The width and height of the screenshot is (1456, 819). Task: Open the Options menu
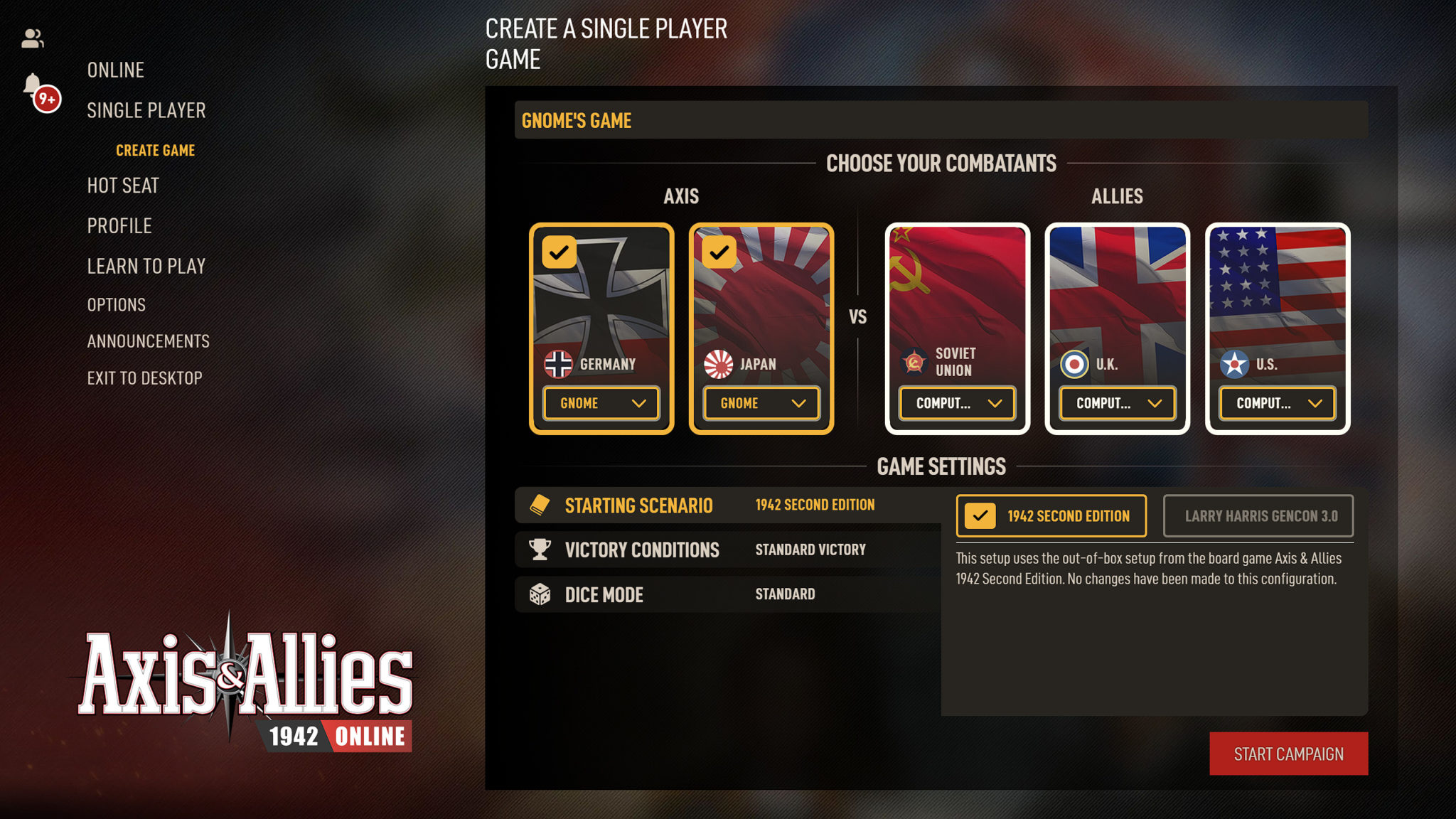(x=116, y=305)
